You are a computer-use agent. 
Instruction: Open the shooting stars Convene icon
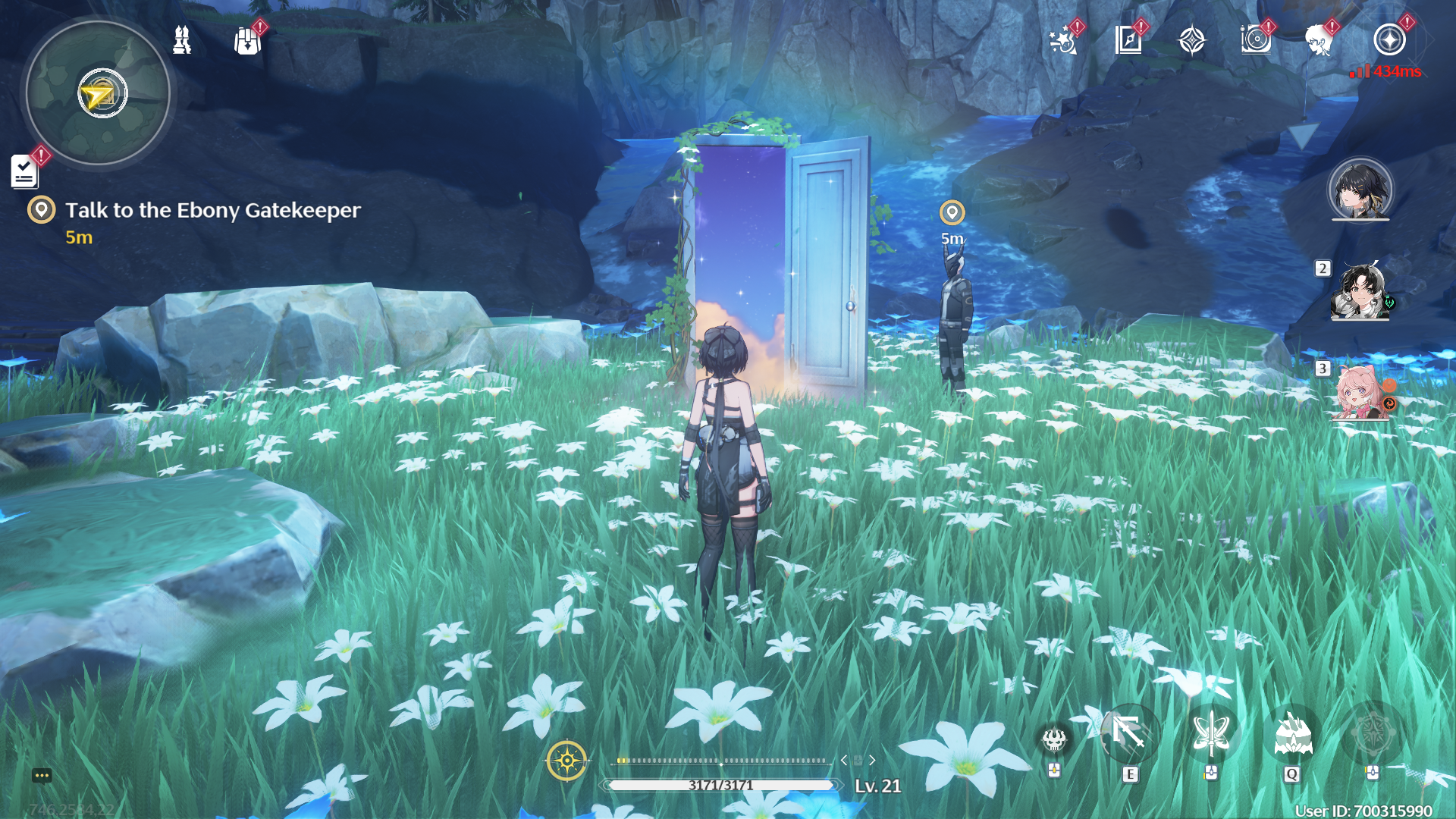click(1063, 40)
